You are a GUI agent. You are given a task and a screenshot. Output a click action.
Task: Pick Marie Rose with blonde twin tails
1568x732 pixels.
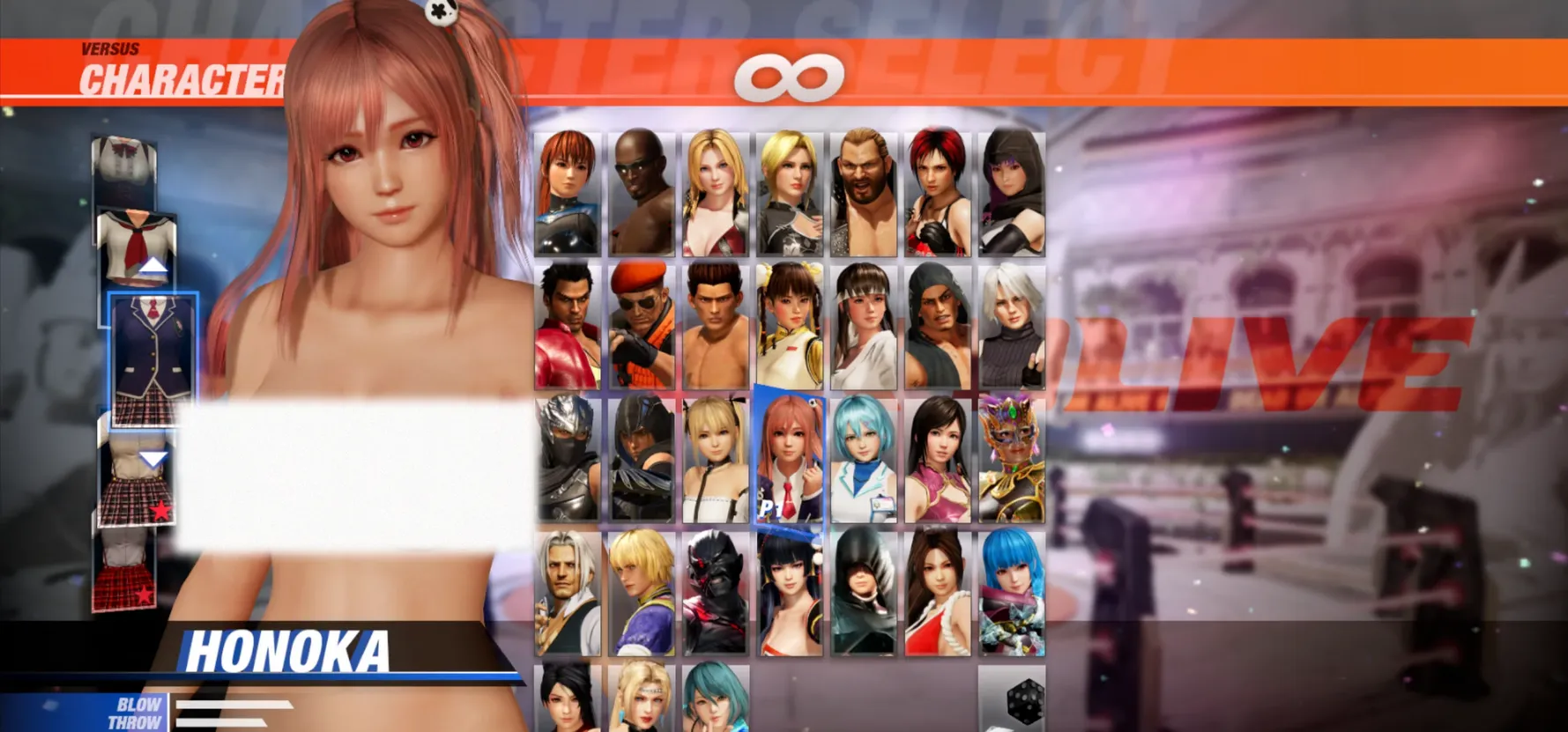click(x=715, y=459)
